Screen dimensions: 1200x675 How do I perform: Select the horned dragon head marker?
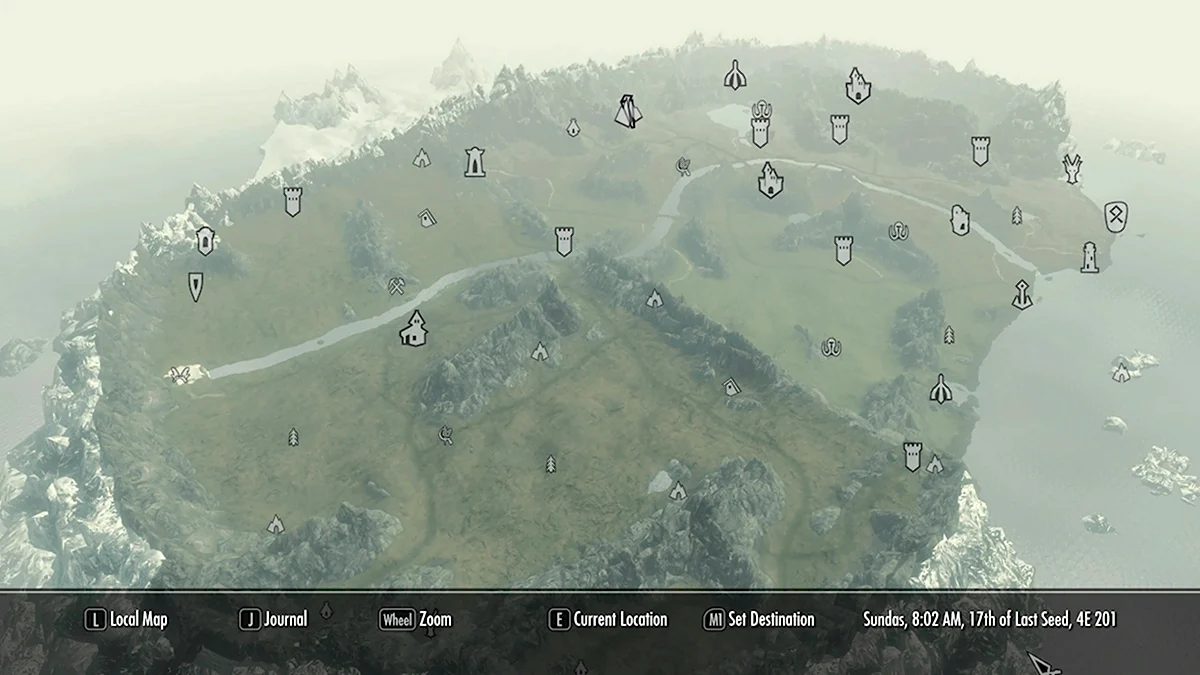click(1072, 168)
